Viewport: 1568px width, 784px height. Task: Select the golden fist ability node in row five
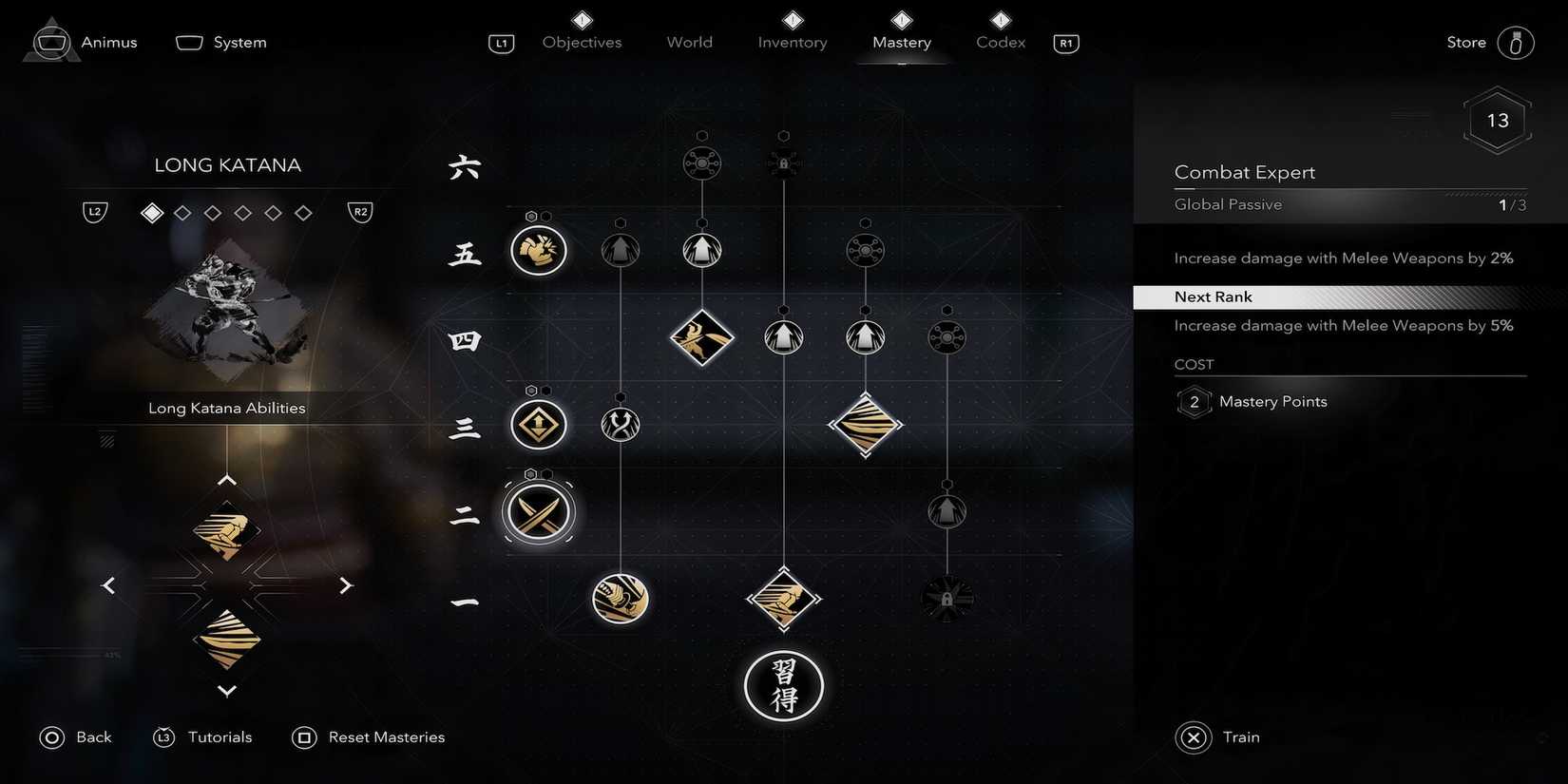pos(538,250)
